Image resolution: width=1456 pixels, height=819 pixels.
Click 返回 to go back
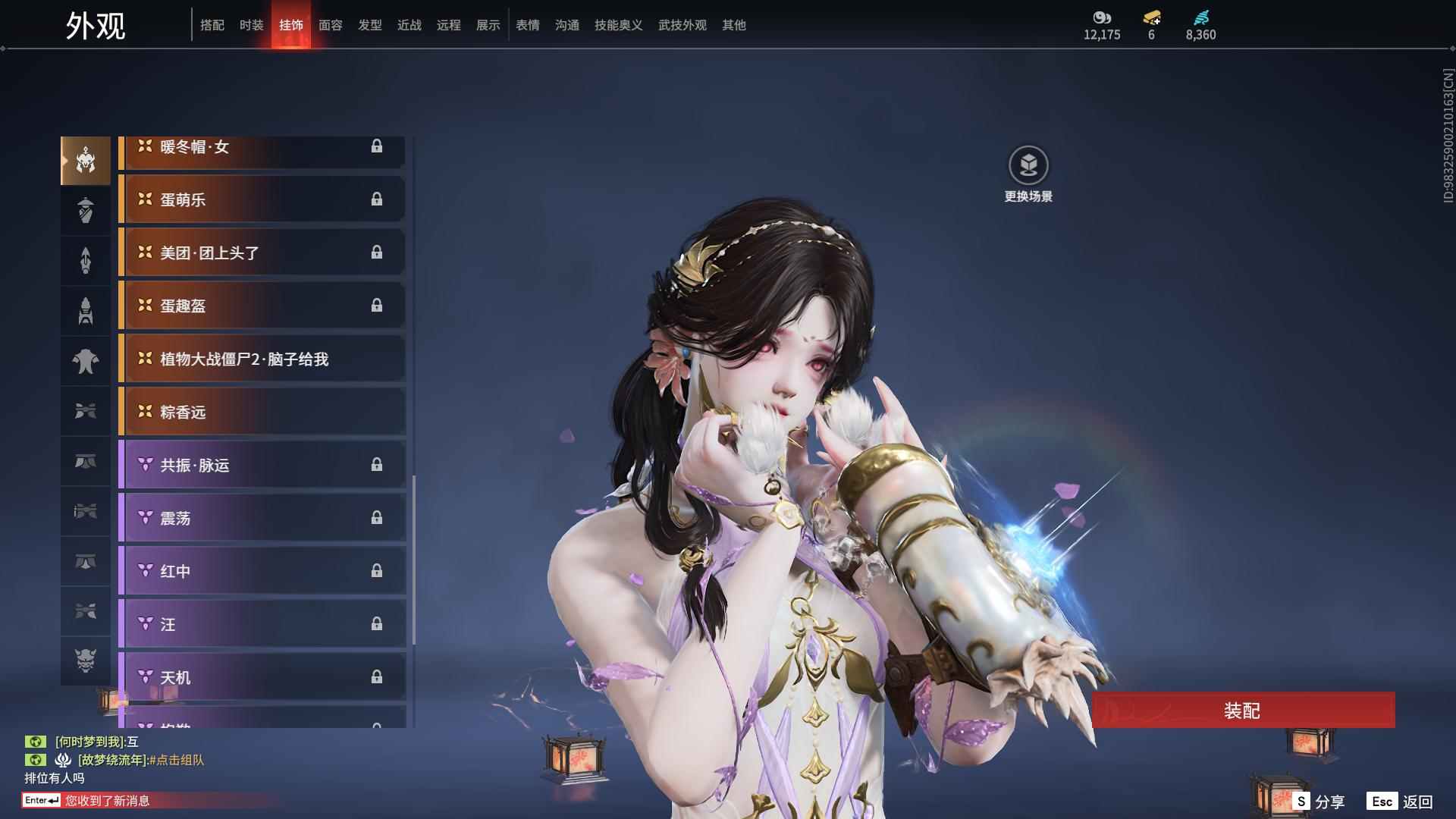click(x=1400, y=802)
